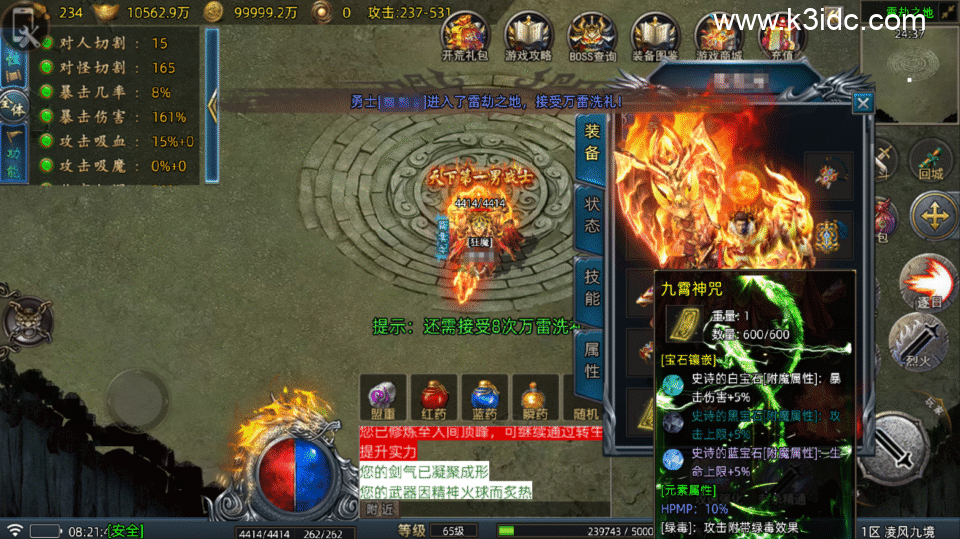Open the phone wrench settings overlay icon
This screenshot has width=960, height=539.
coord(27,34)
